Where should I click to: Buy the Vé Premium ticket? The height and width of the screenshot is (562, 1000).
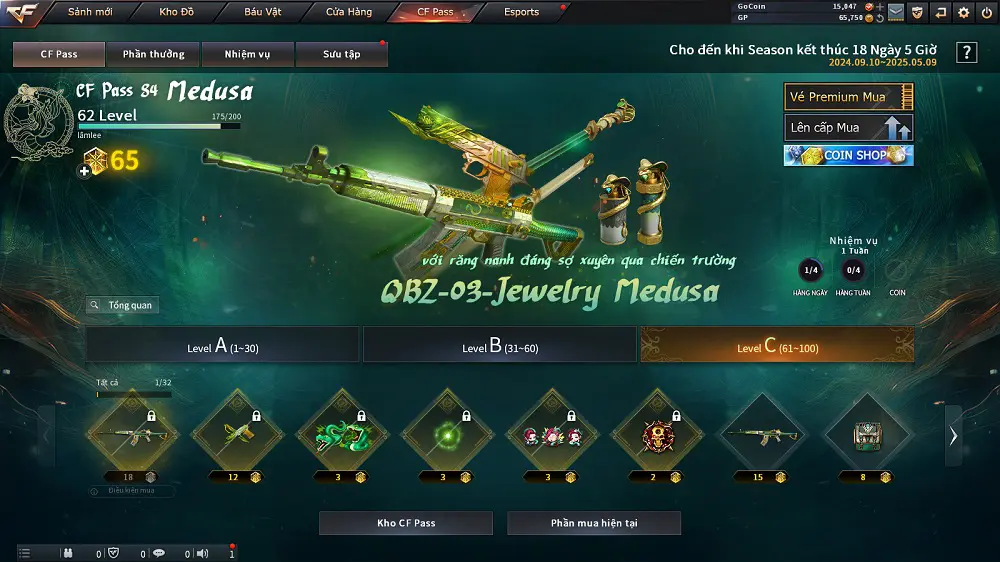[848, 97]
